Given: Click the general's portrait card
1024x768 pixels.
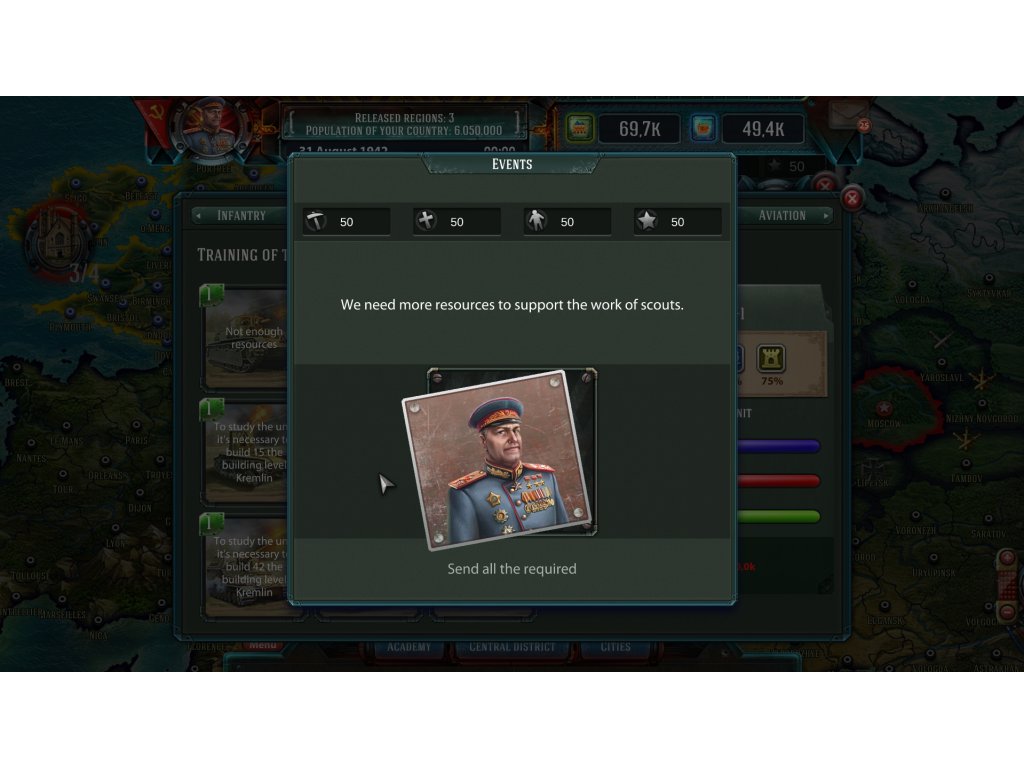Looking at the screenshot, I should pos(499,459).
